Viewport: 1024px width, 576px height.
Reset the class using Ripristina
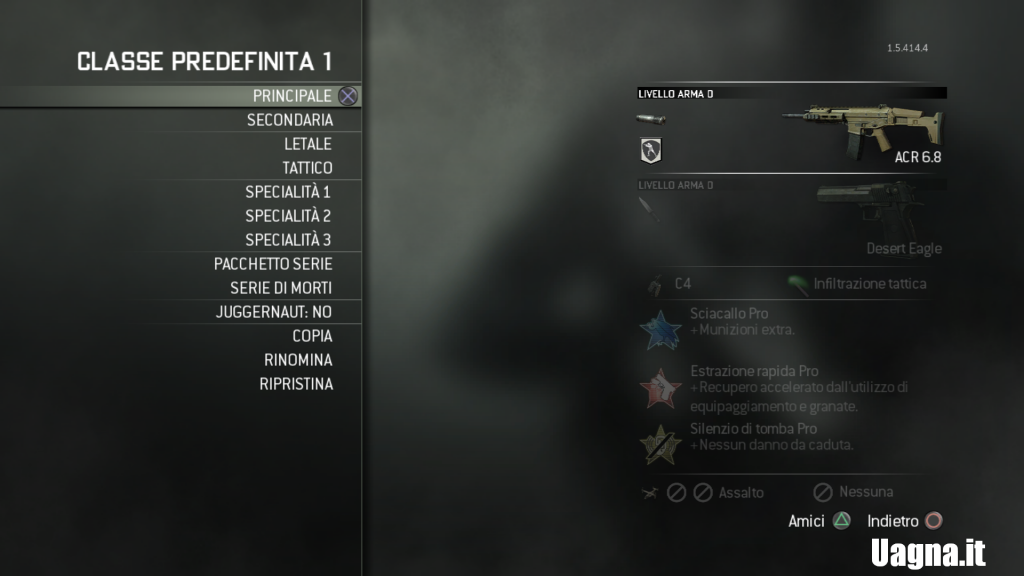(296, 384)
